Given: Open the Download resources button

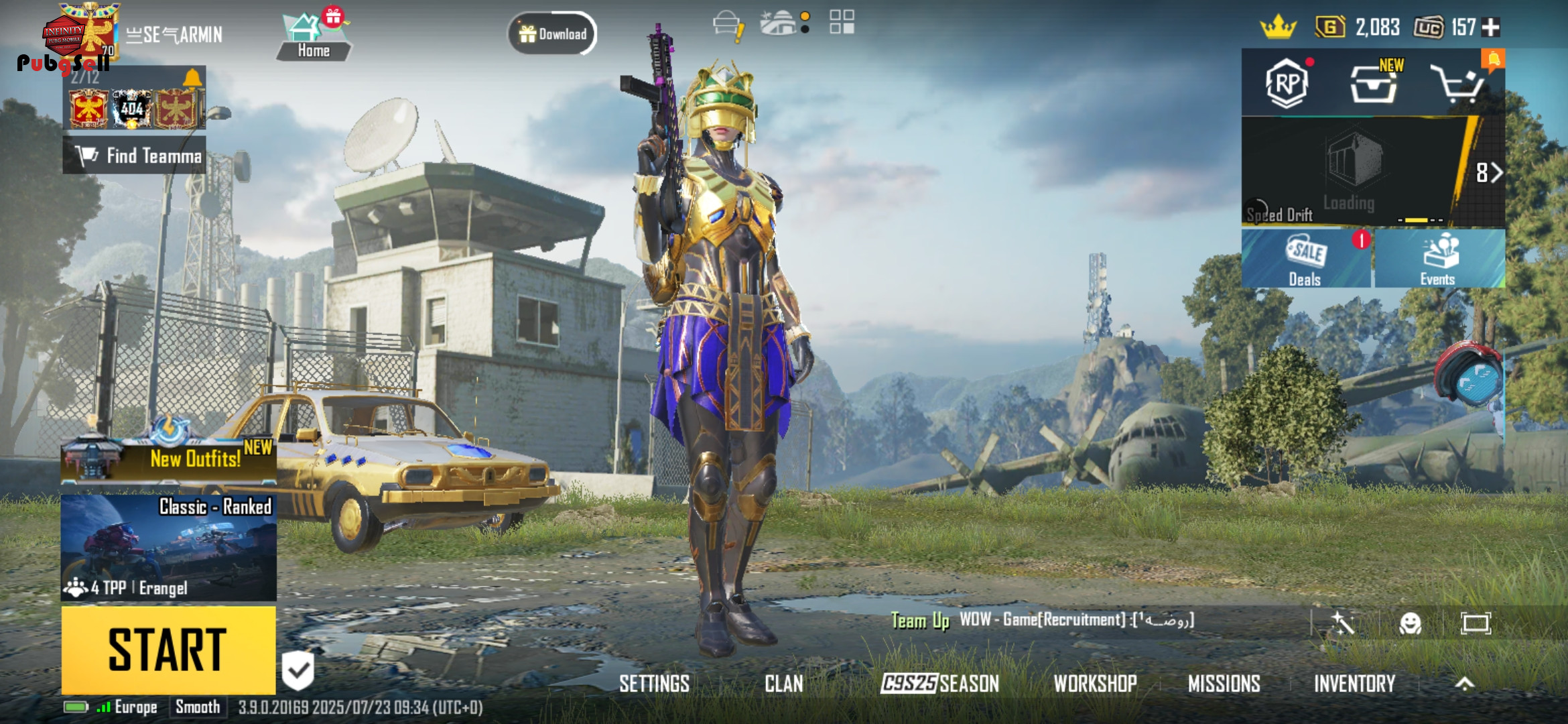Looking at the screenshot, I should click(553, 34).
